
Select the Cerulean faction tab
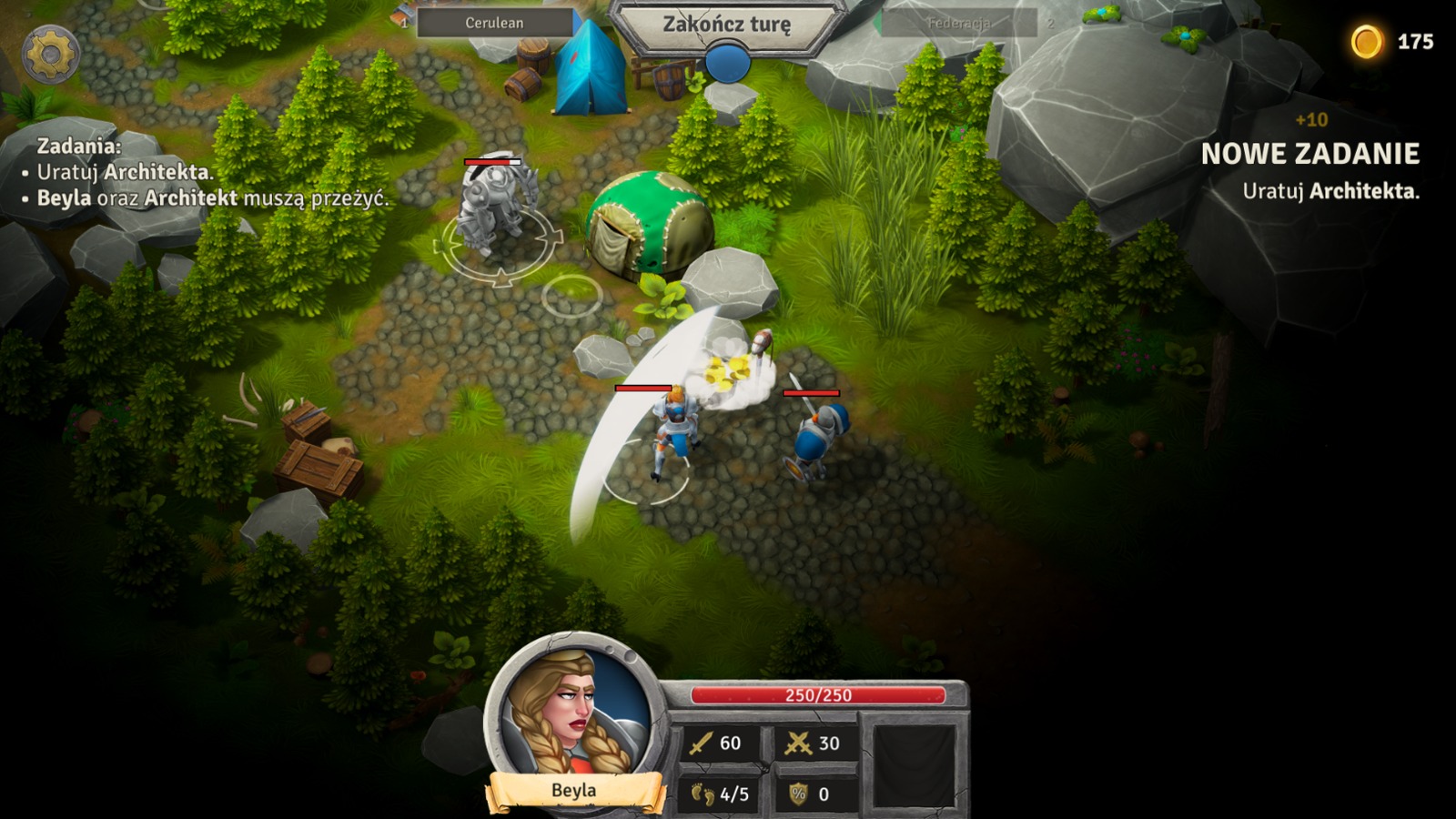494,23
